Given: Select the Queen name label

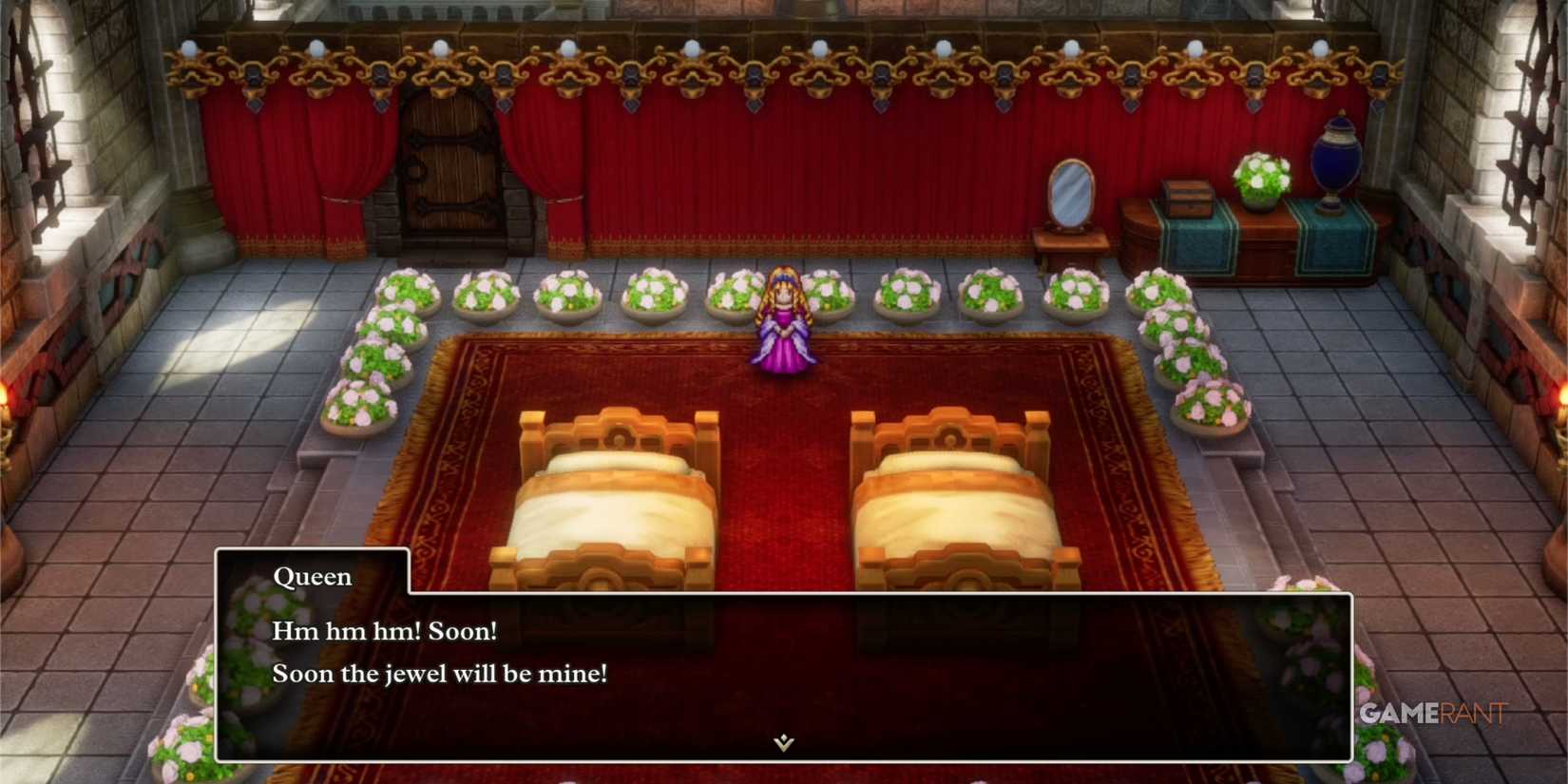Looking at the screenshot, I should pos(313,576).
